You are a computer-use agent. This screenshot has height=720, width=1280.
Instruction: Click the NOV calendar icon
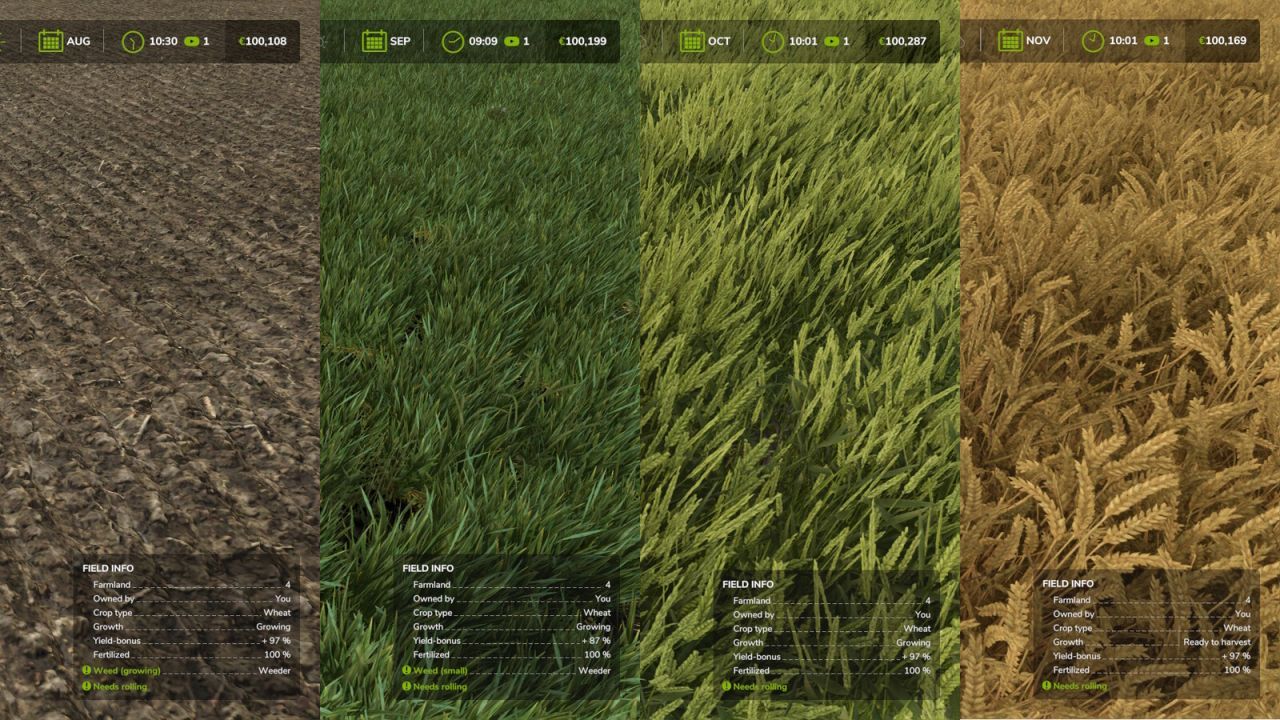click(1010, 41)
